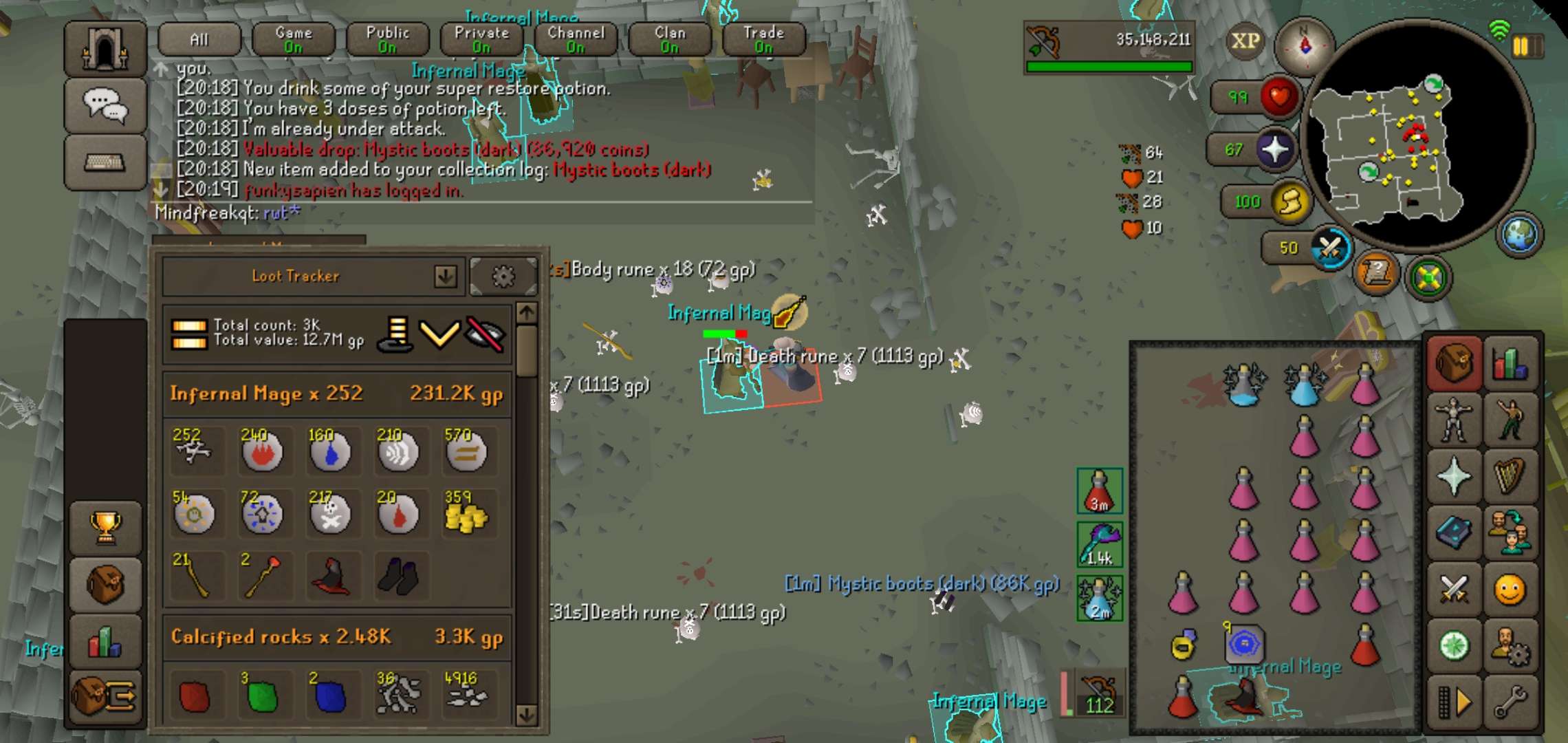The width and height of the screenshot is (1568, 743).
Task: Open the combat options crossed swords tab
Action: coord(1453,590)
